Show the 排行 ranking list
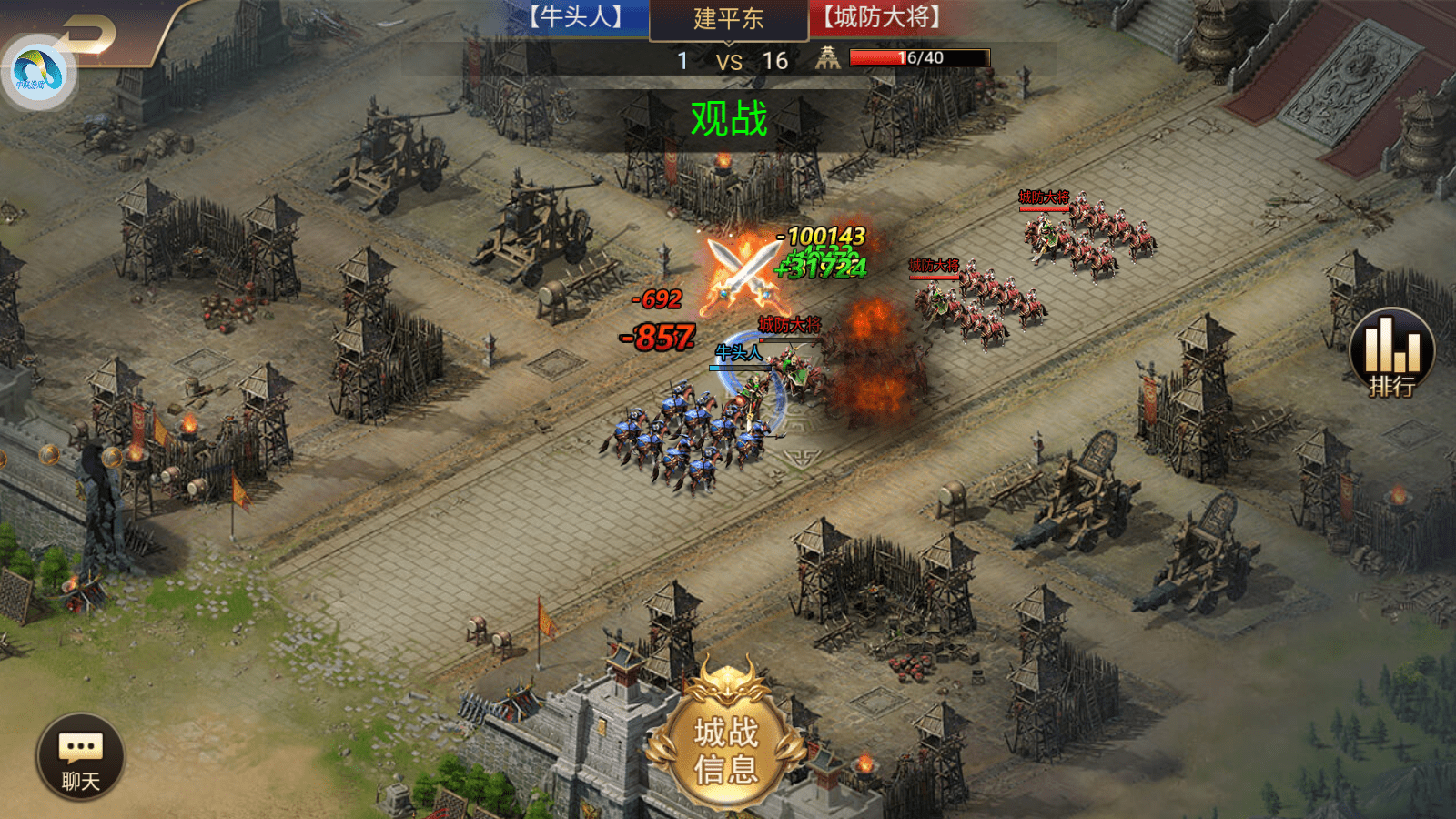Image resolution: width=1456 pixels, height=819 pixels. [x=1391, y=353]
